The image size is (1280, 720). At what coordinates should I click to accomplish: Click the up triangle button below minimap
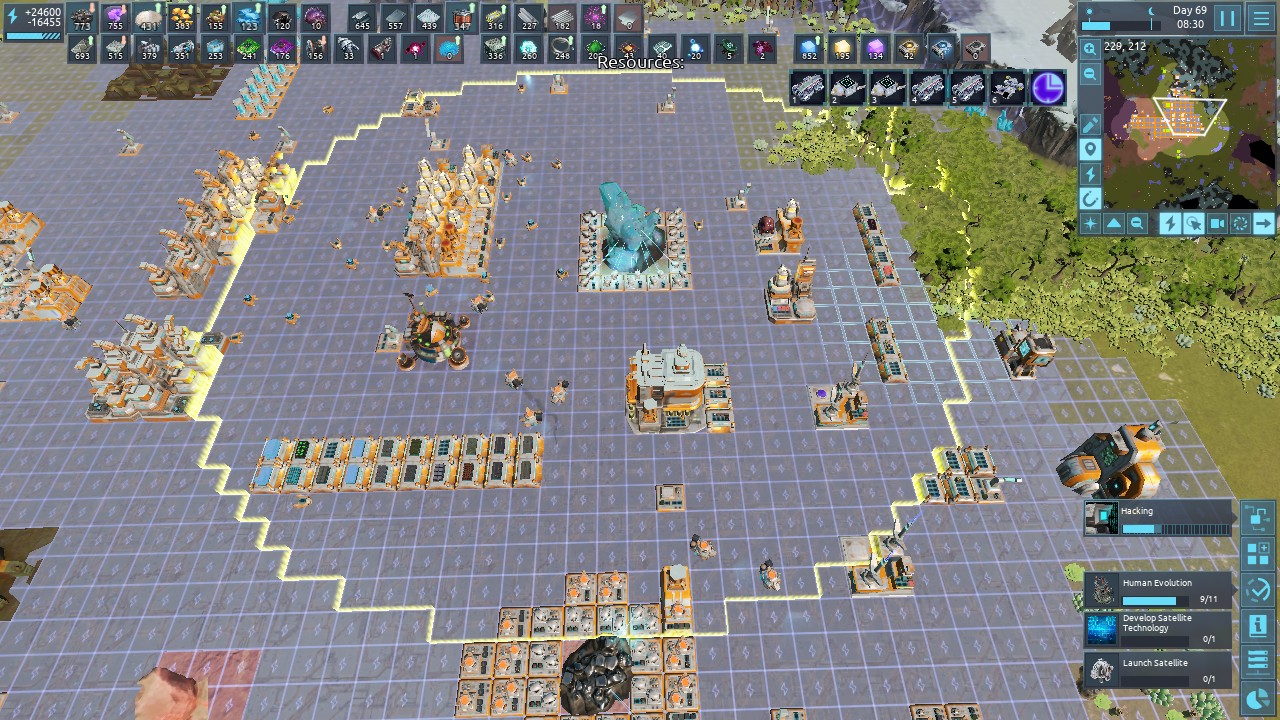point(1113,224)
